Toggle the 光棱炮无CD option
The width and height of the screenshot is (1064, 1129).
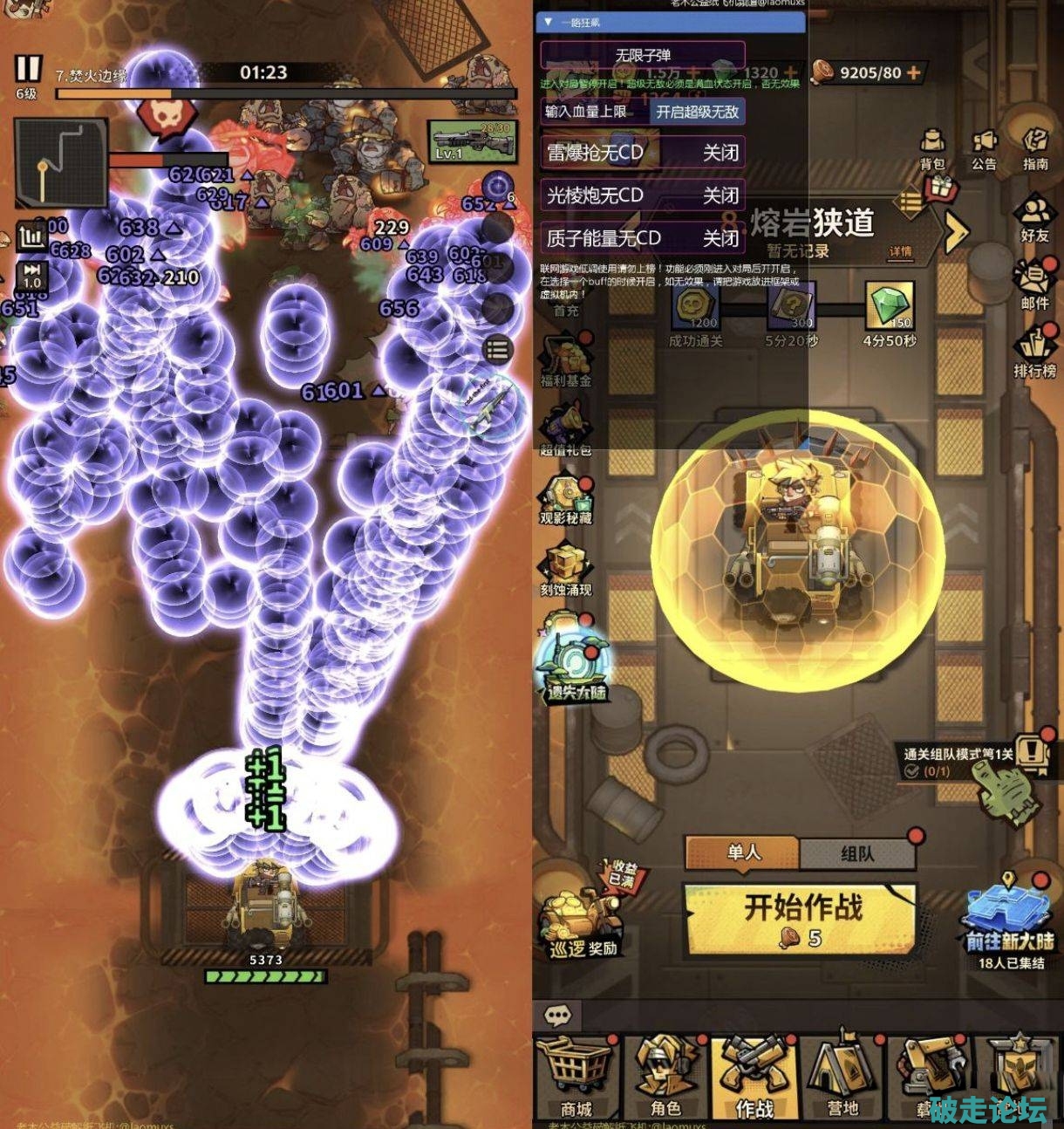click(x=643, y=195)
